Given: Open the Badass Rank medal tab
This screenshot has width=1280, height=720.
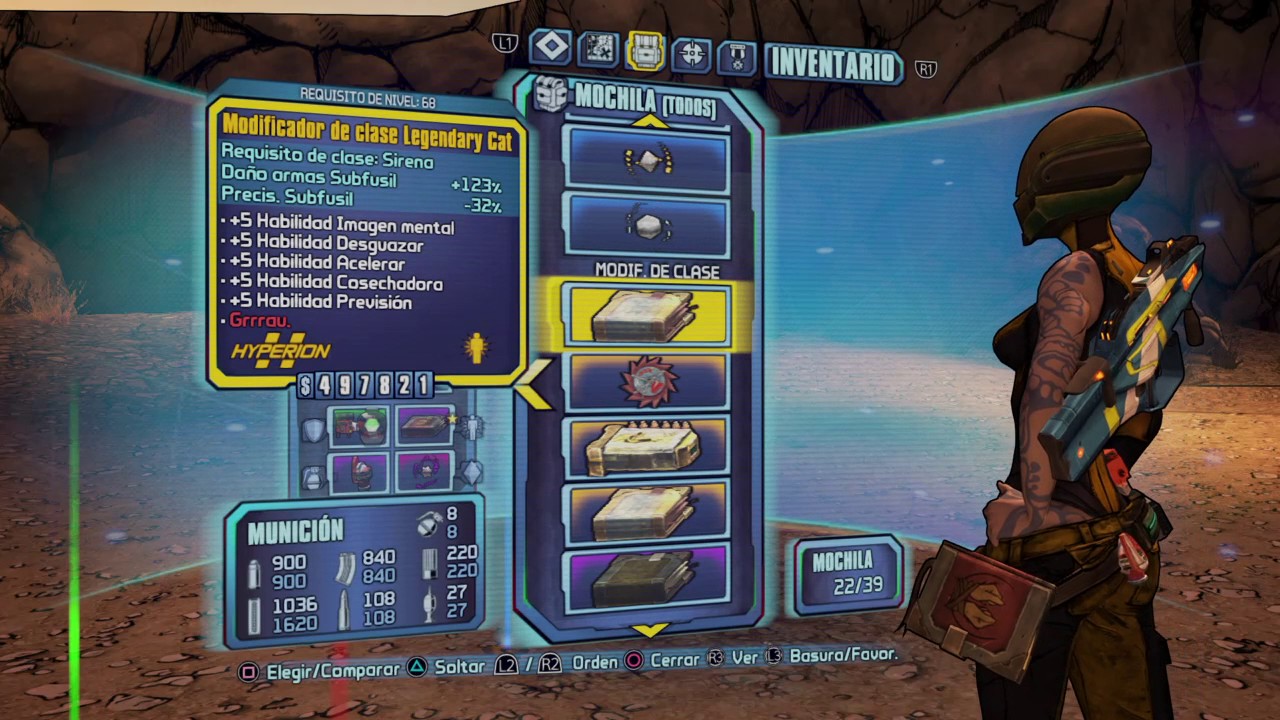Looking at the screenshot, I should [738, 55].
